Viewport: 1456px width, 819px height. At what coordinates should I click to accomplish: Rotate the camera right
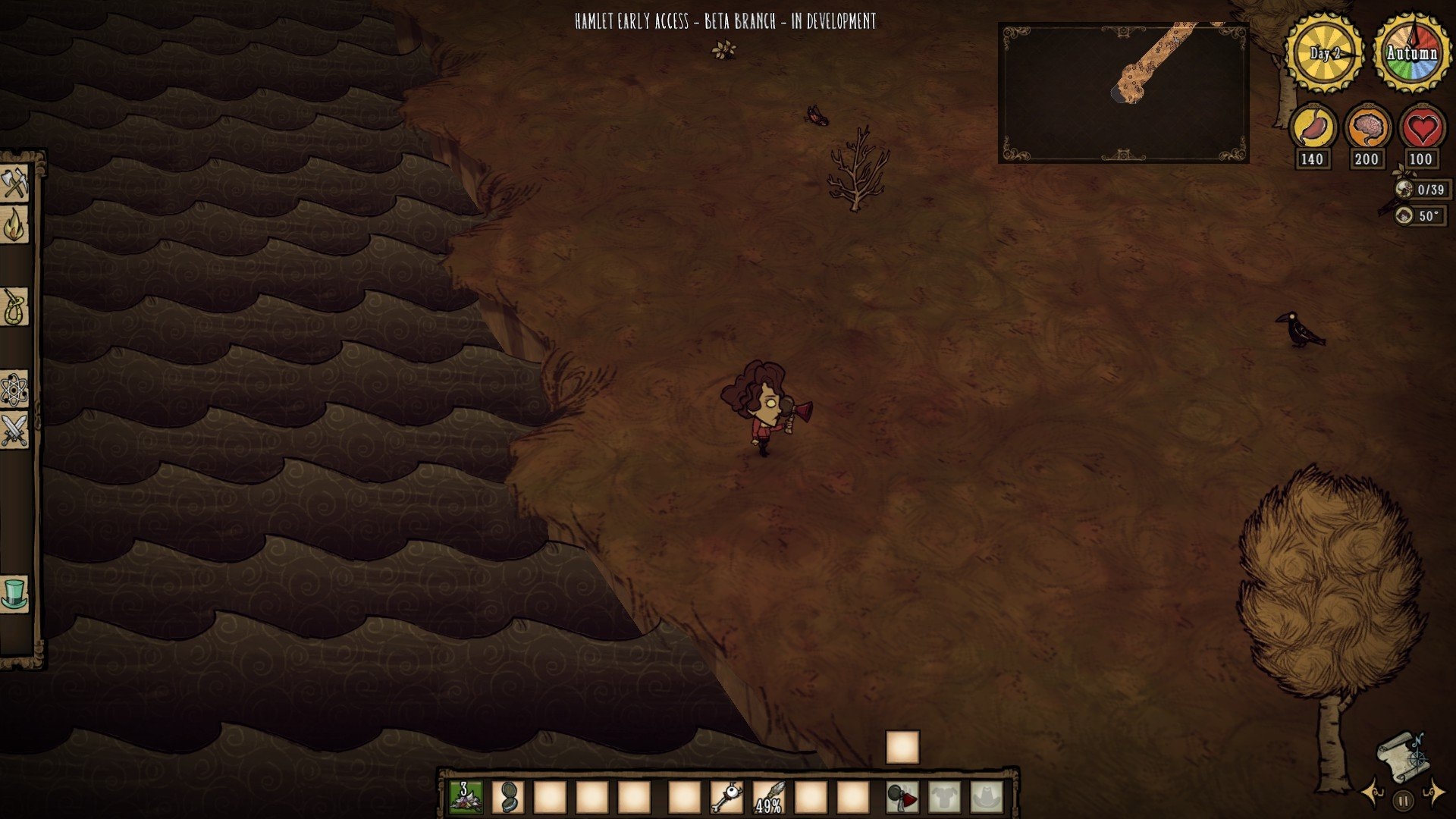tap(1433, 794)
